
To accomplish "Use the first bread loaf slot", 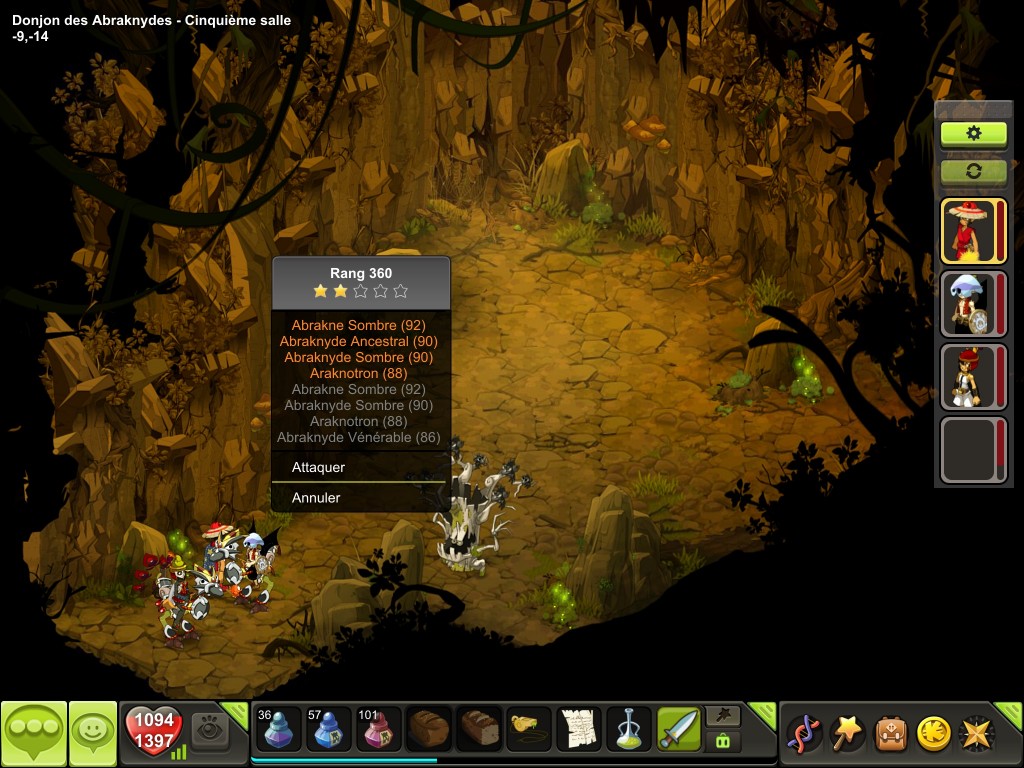I will coord(429,729).
